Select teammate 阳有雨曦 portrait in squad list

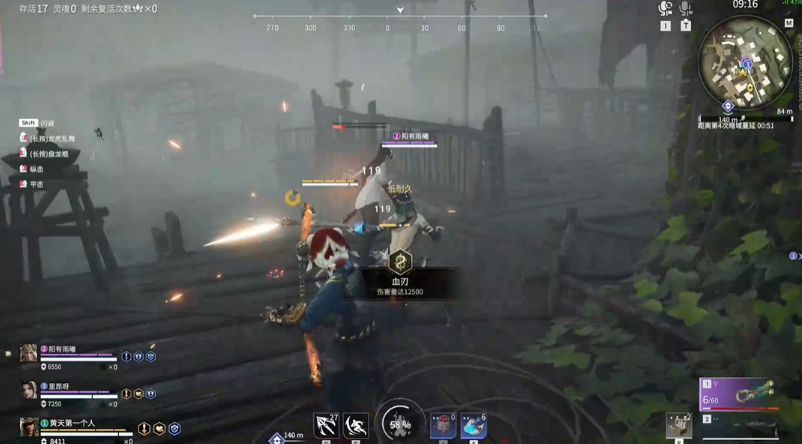pyautogui.click(x=28, y=354)
